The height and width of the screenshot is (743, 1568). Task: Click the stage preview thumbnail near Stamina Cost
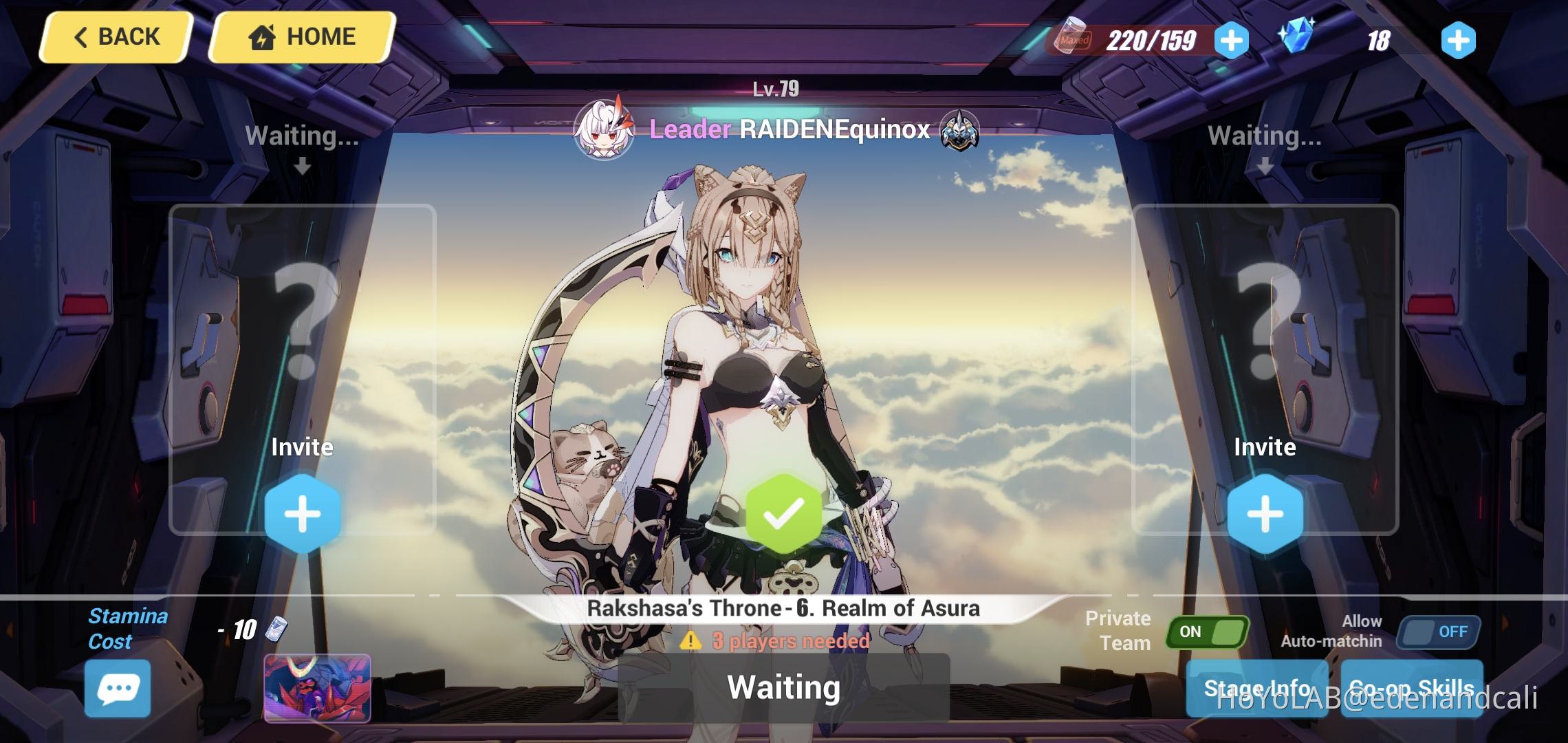pyautogui.click(x=318, y=688)
